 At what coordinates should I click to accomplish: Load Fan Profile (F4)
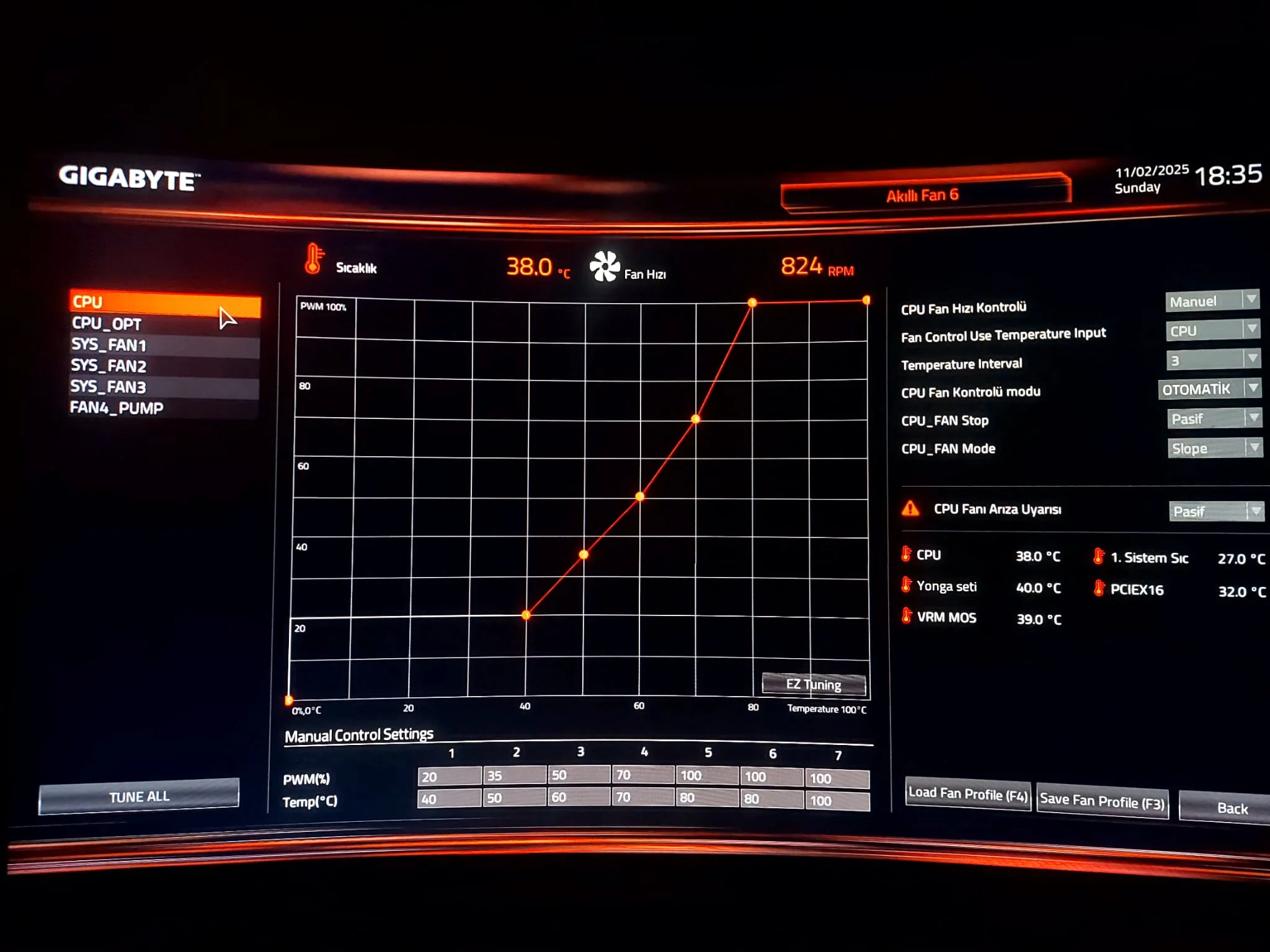[x=967, y=794]
